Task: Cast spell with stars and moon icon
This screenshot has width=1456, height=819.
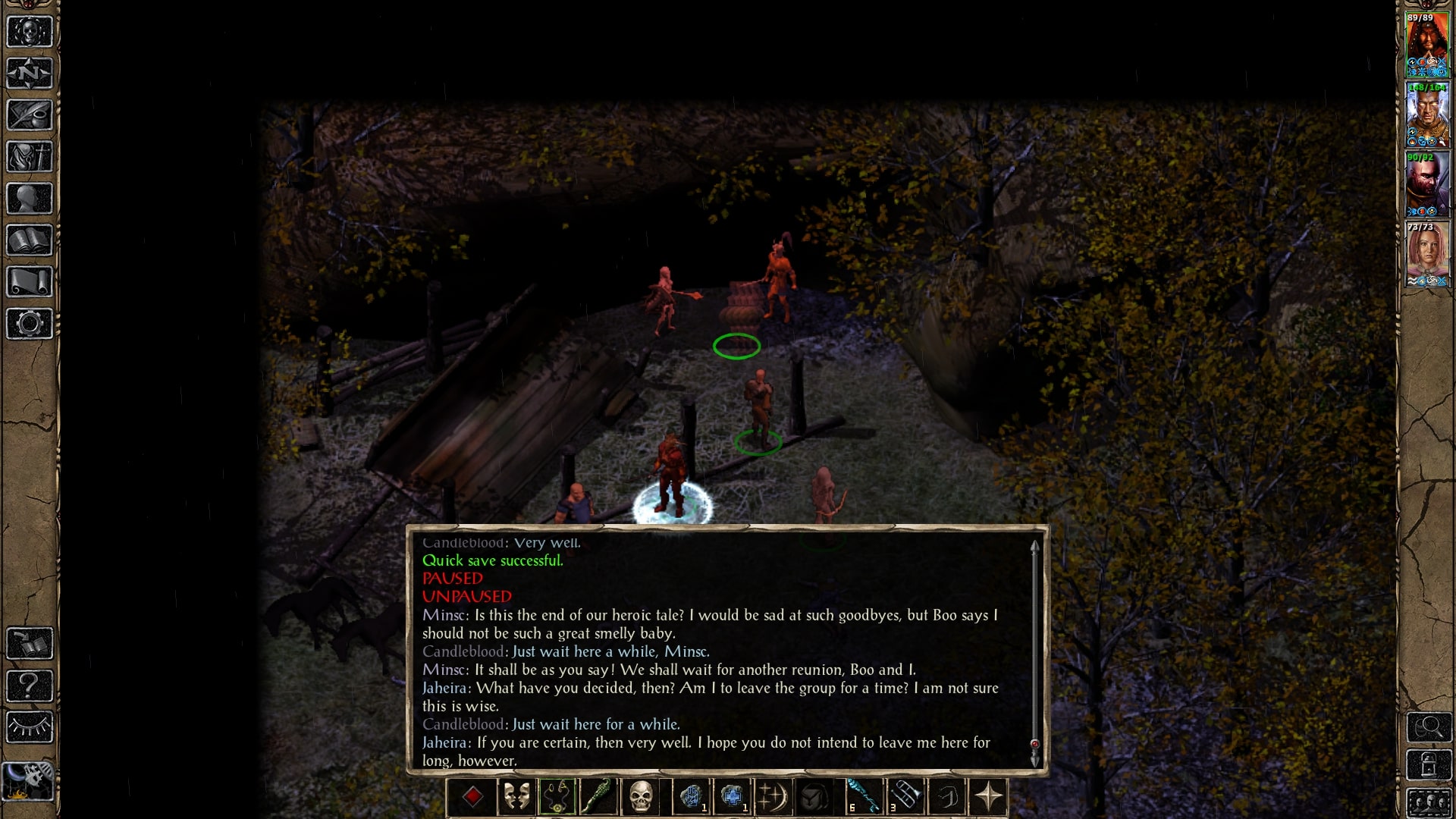Action: [773, 797]
